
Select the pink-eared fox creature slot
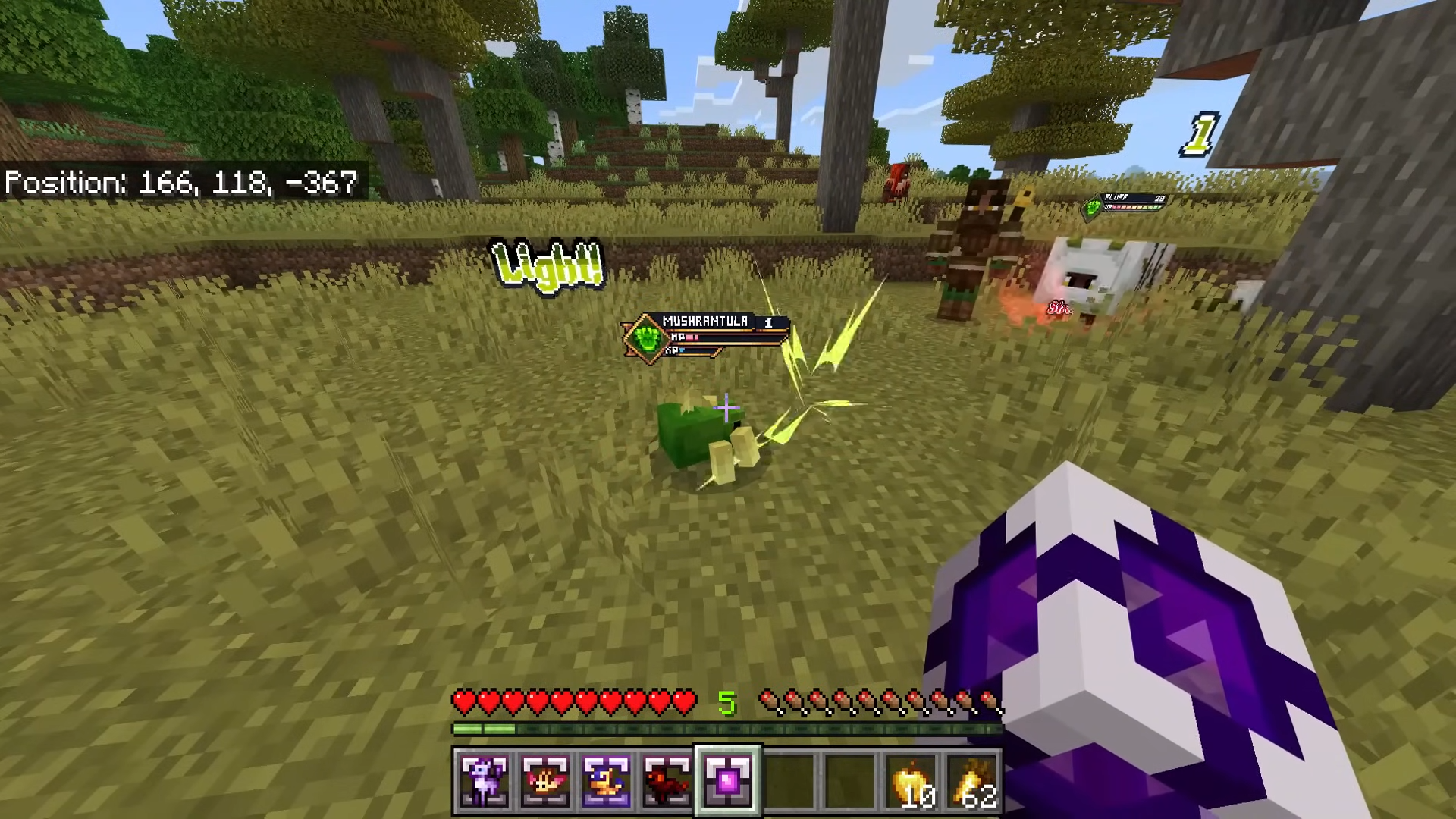coord(545,780)
